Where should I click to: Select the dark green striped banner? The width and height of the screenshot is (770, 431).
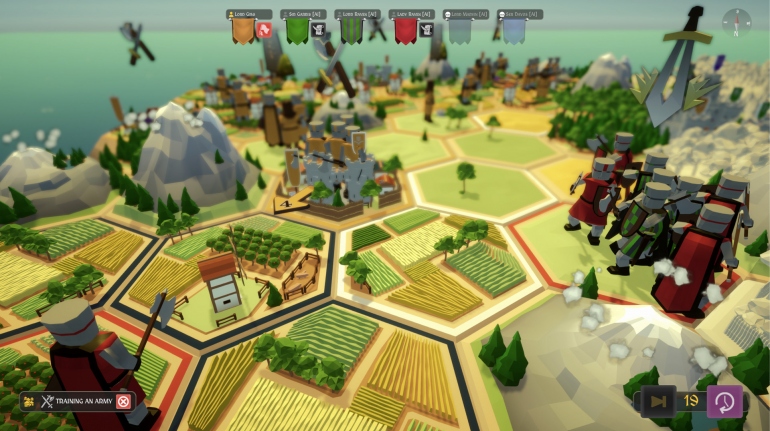pos(351,31)
